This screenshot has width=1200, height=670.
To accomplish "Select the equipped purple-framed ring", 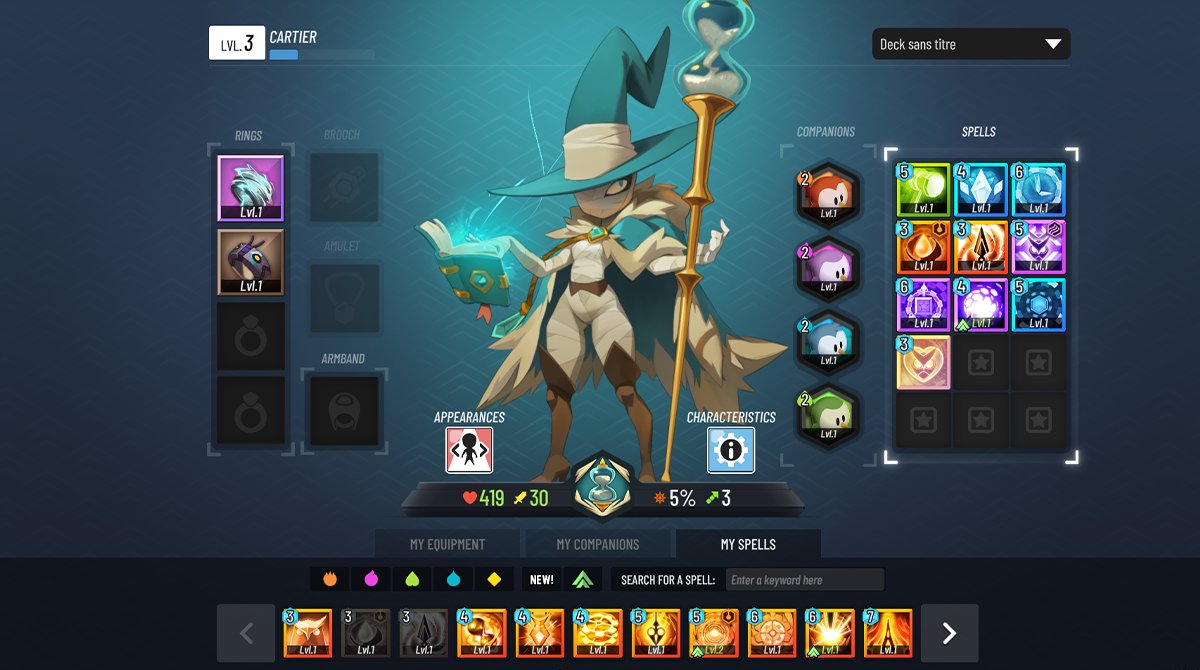I will (251, 188).
